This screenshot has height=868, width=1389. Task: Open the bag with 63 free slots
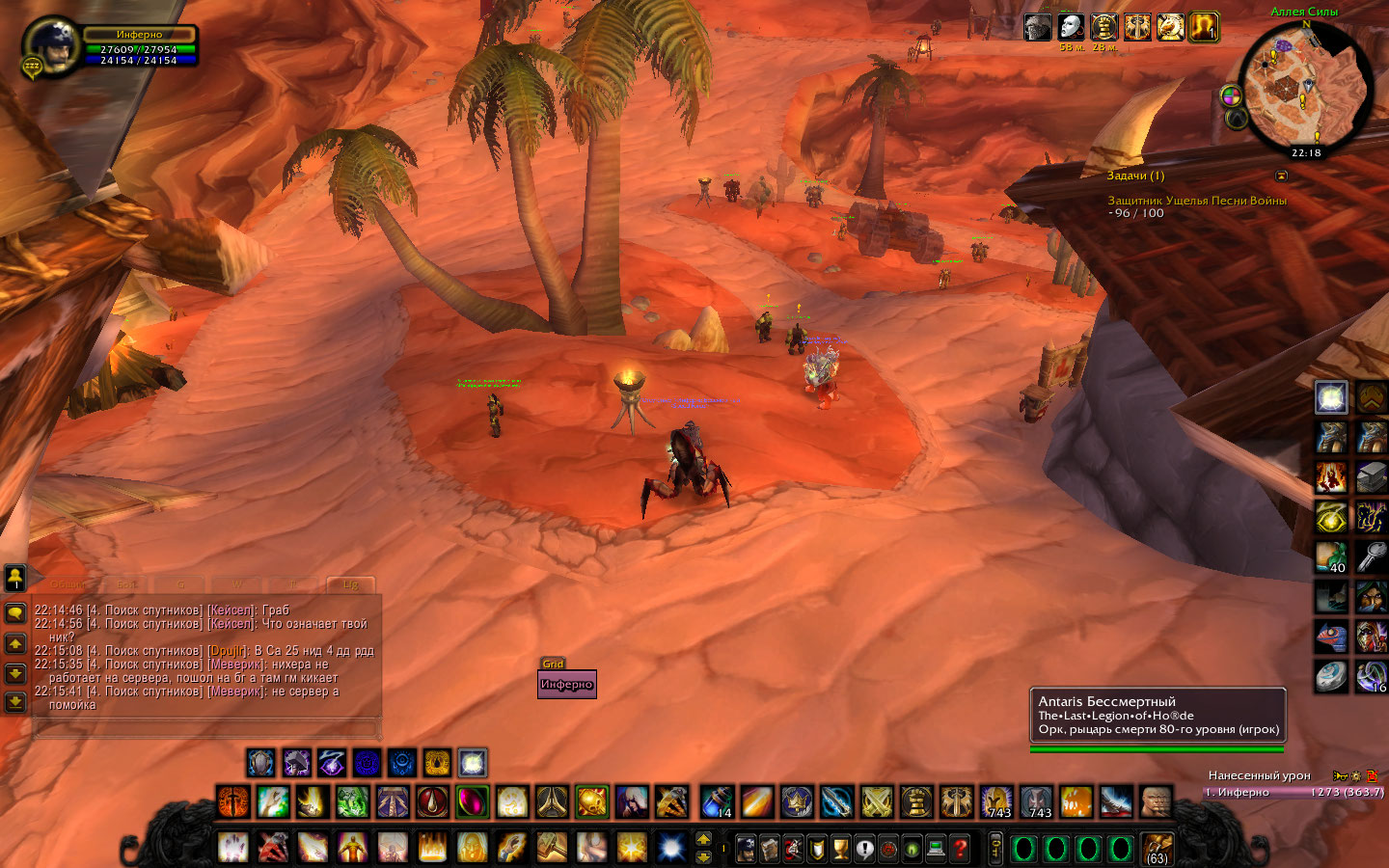pyautogui.click(x=1157, y=849)
